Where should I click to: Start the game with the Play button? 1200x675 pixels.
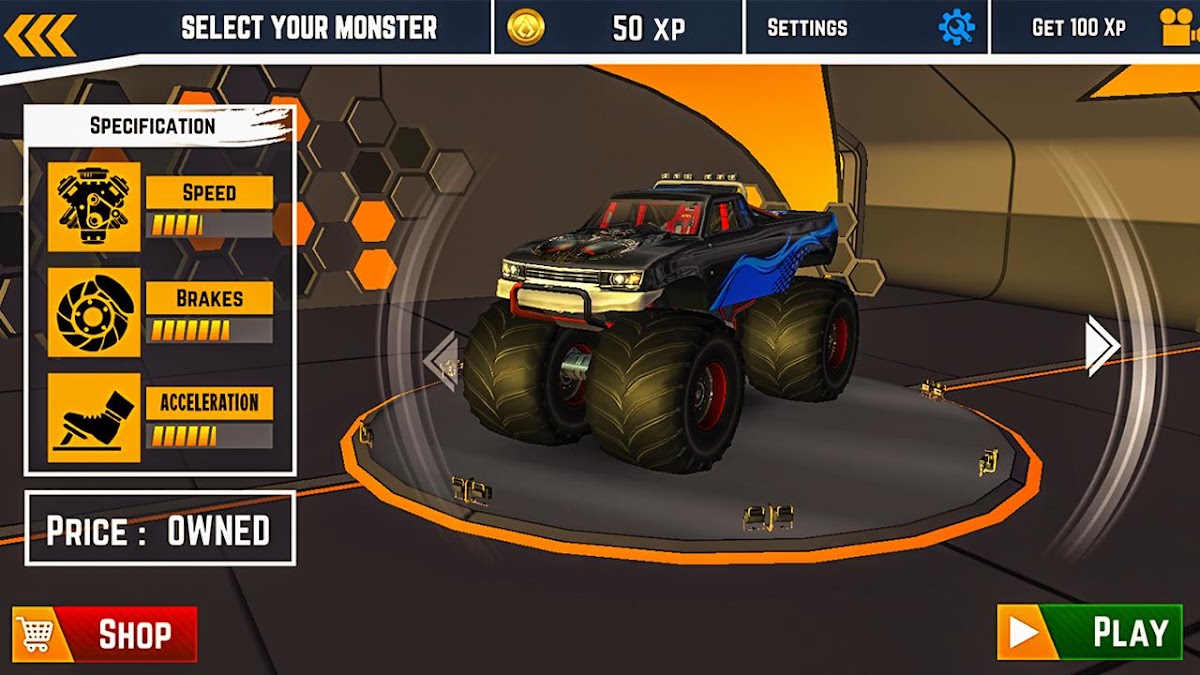[x=1089, y=632]
